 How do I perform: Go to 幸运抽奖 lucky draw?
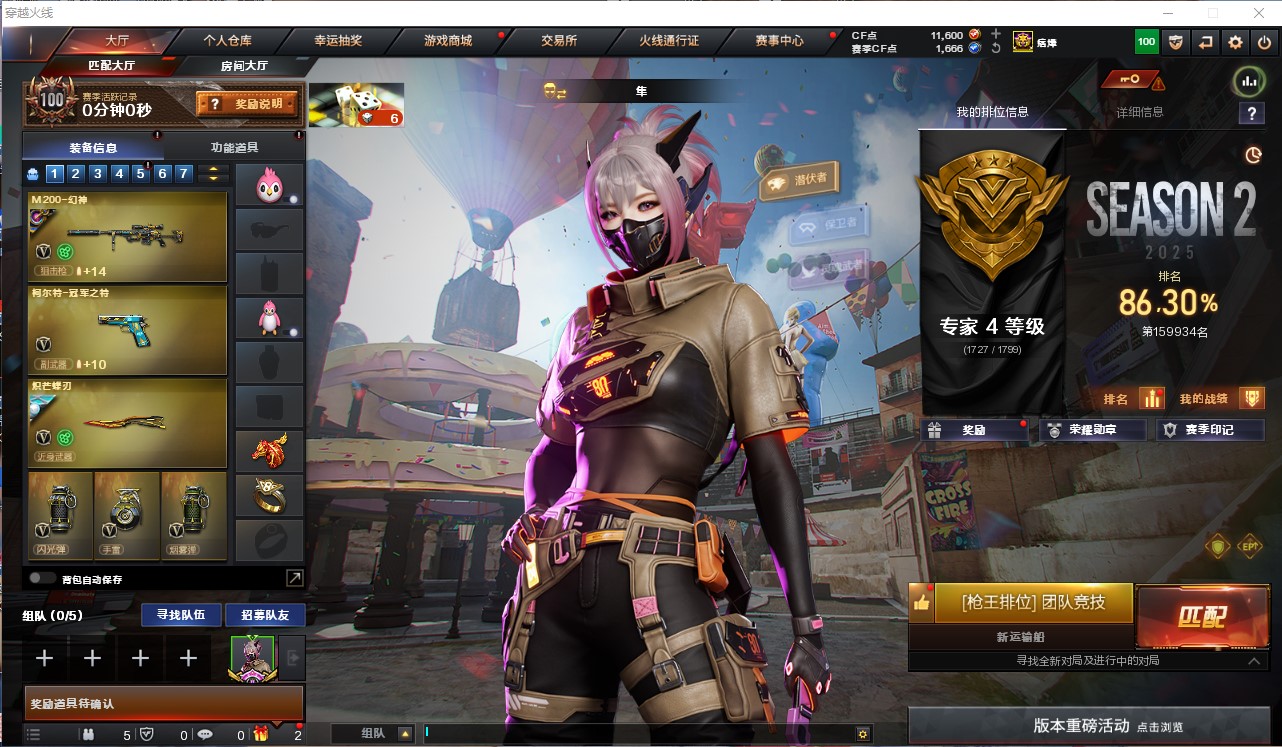[338, 41]
